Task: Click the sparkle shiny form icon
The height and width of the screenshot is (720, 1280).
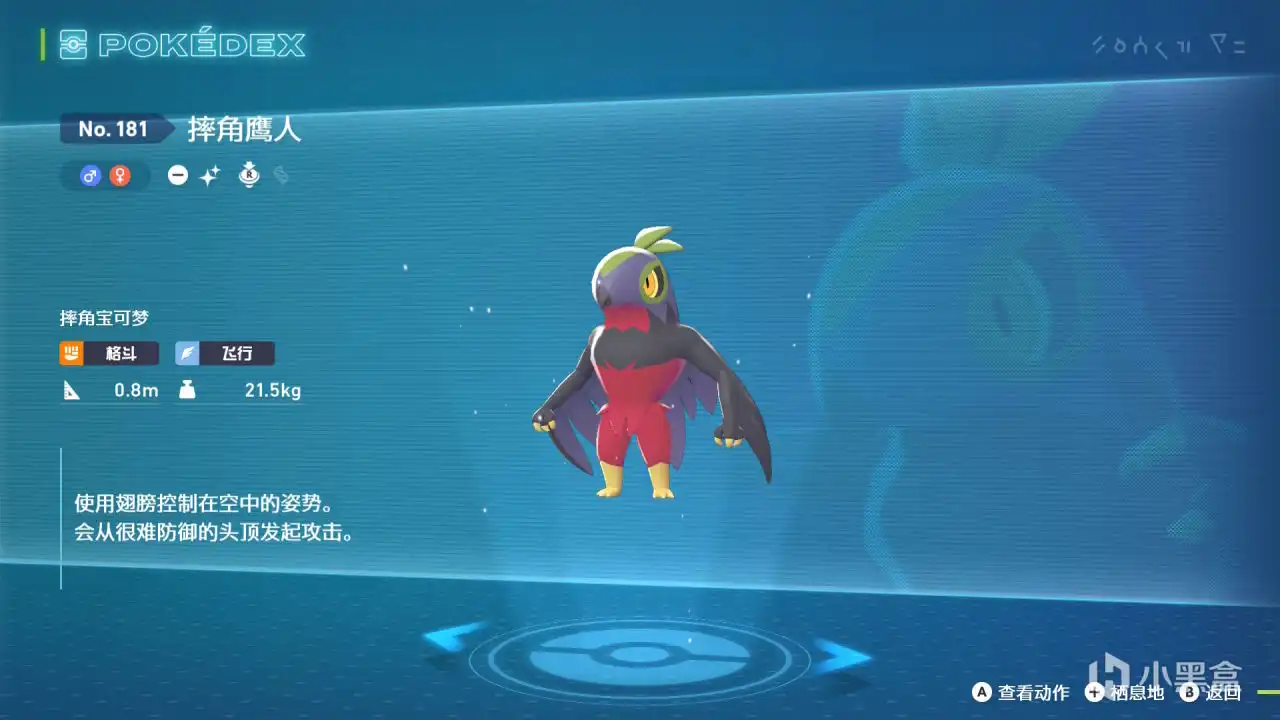Action: [212, 176]
